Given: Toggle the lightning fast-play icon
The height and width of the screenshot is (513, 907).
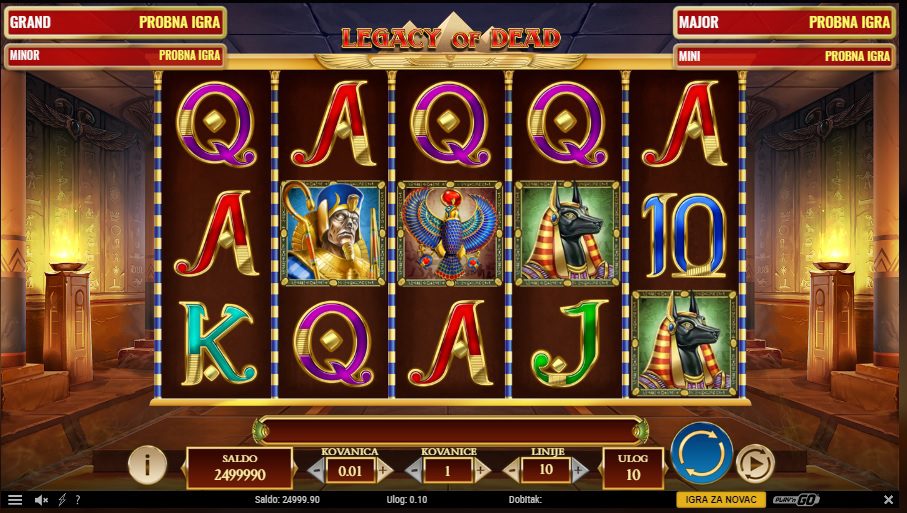Looking at the screenshot, I should pos(62,499).
